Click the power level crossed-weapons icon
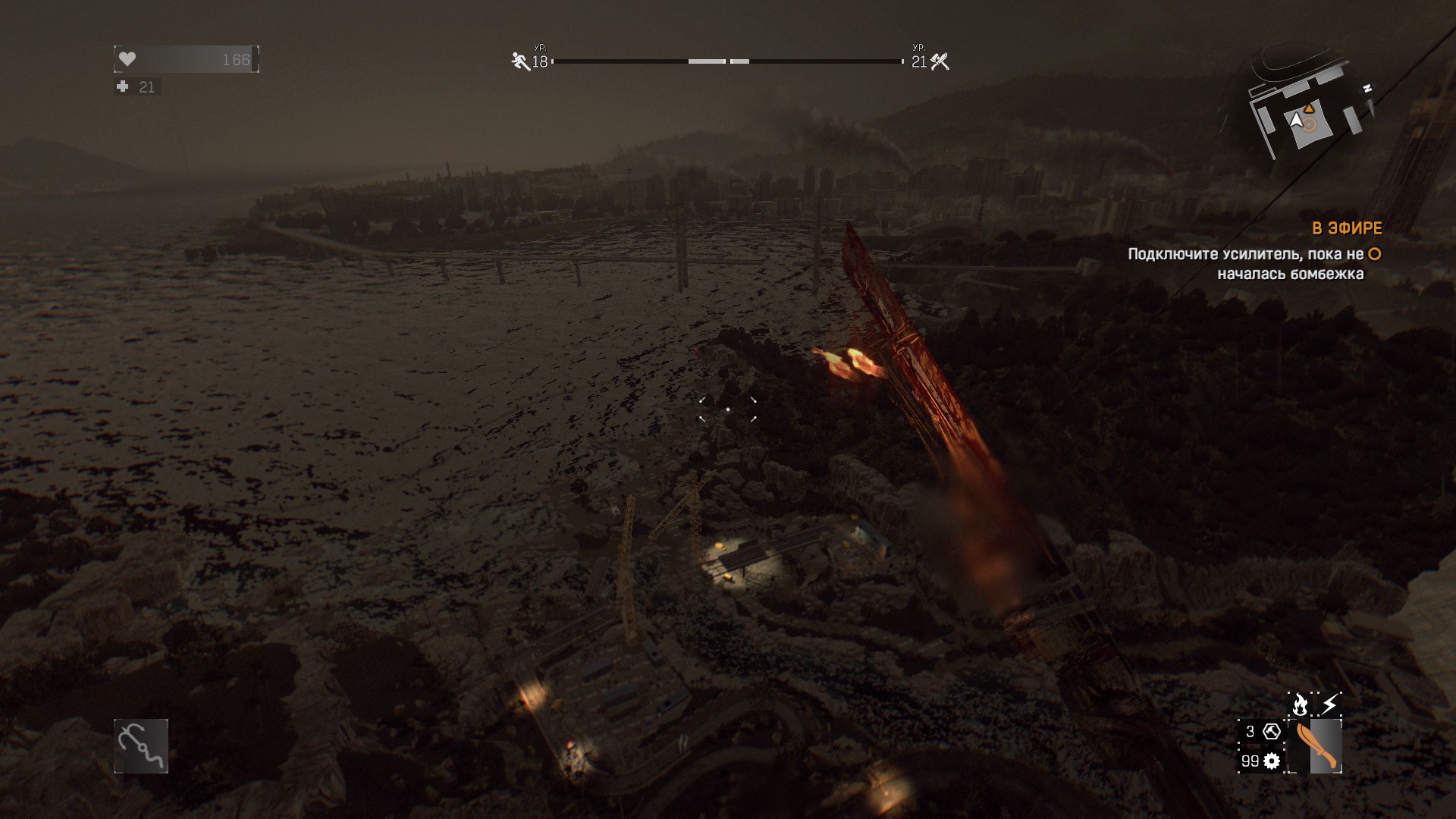Image resolution: width=1456 pixels, height=819 pixels. (940, 61)
